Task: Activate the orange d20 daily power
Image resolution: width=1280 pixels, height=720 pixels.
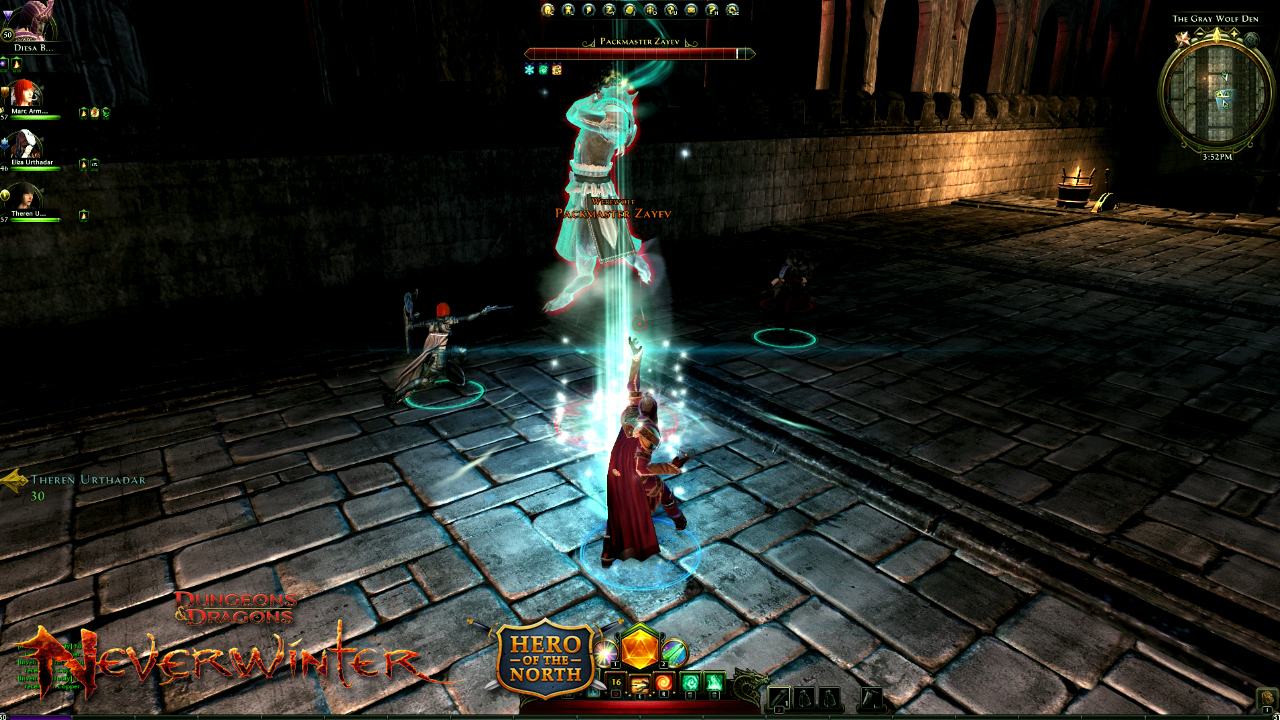Action: 639,648
